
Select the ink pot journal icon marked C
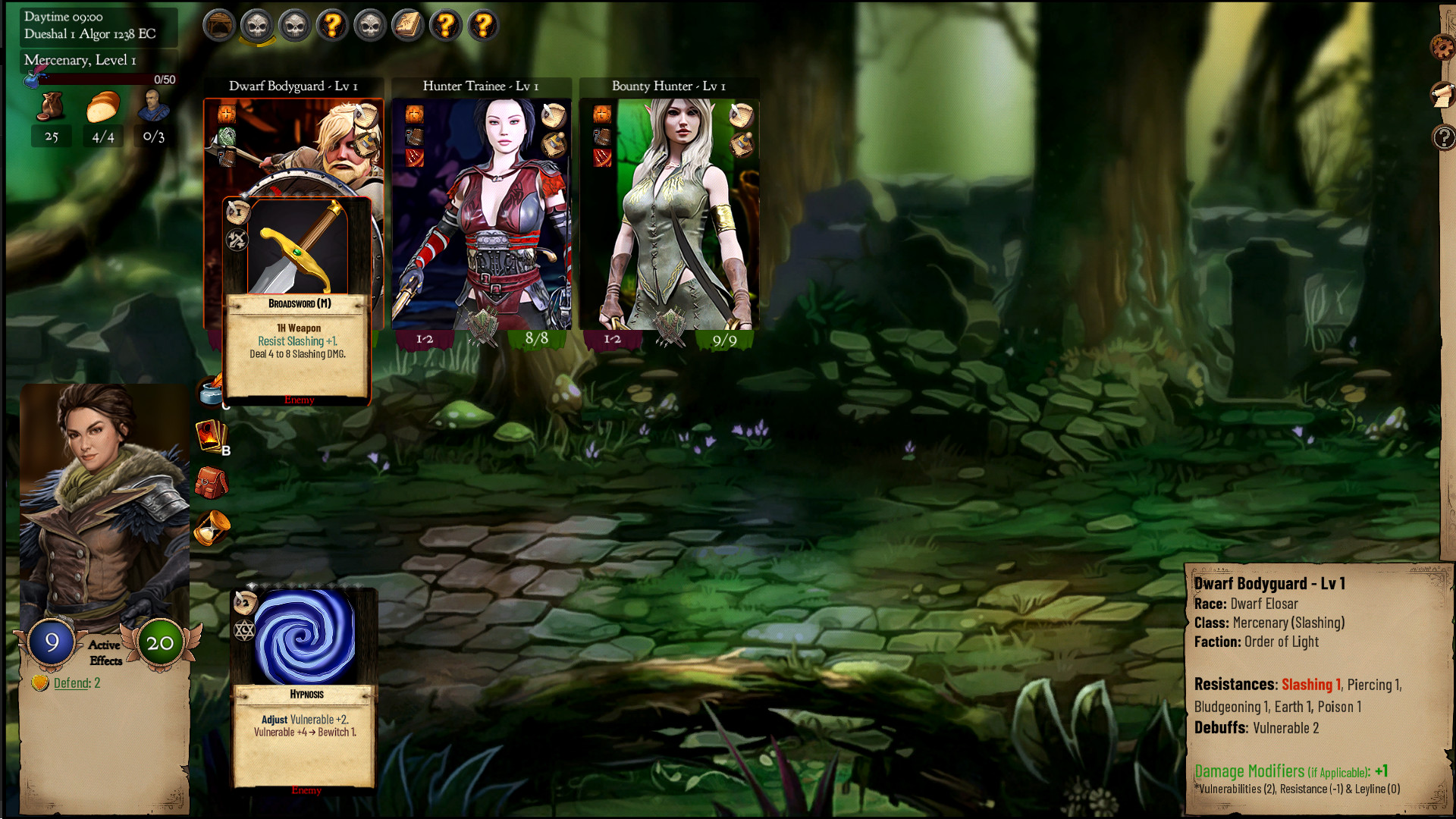pyautogui.click(x=211, y=393)
